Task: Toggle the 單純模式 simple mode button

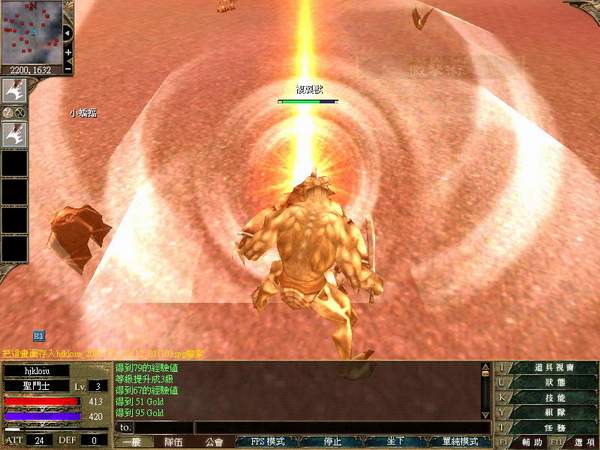Action: [461, 441]
